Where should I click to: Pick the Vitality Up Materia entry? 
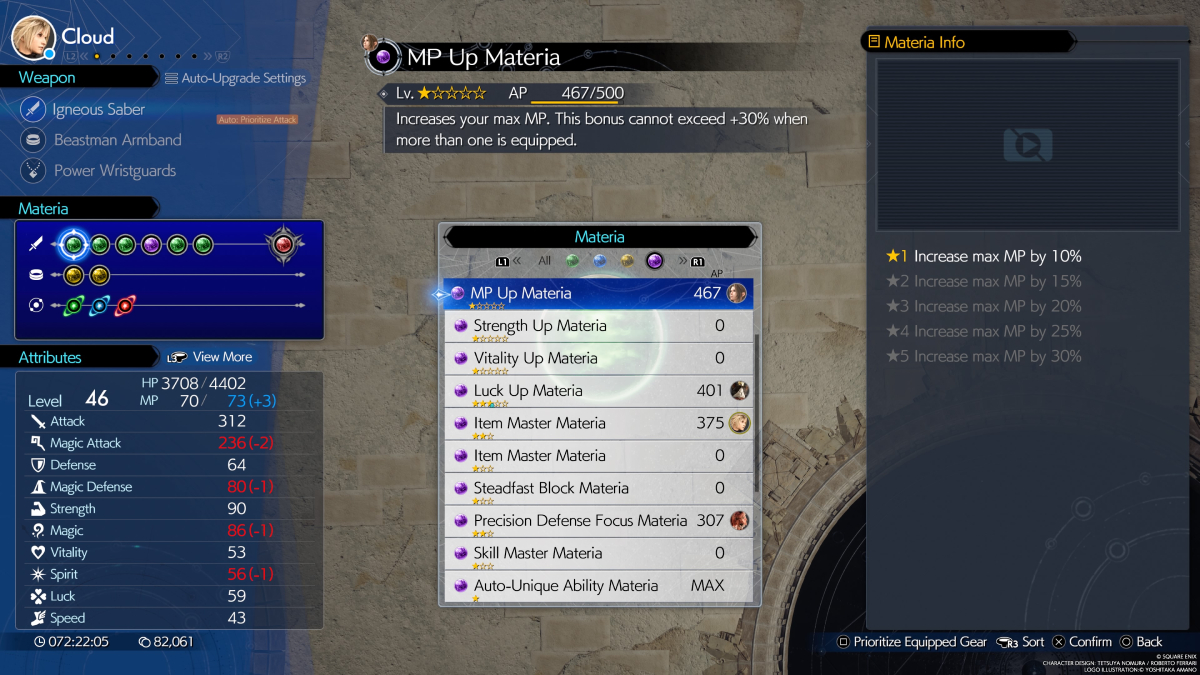(x=597, y=359)
